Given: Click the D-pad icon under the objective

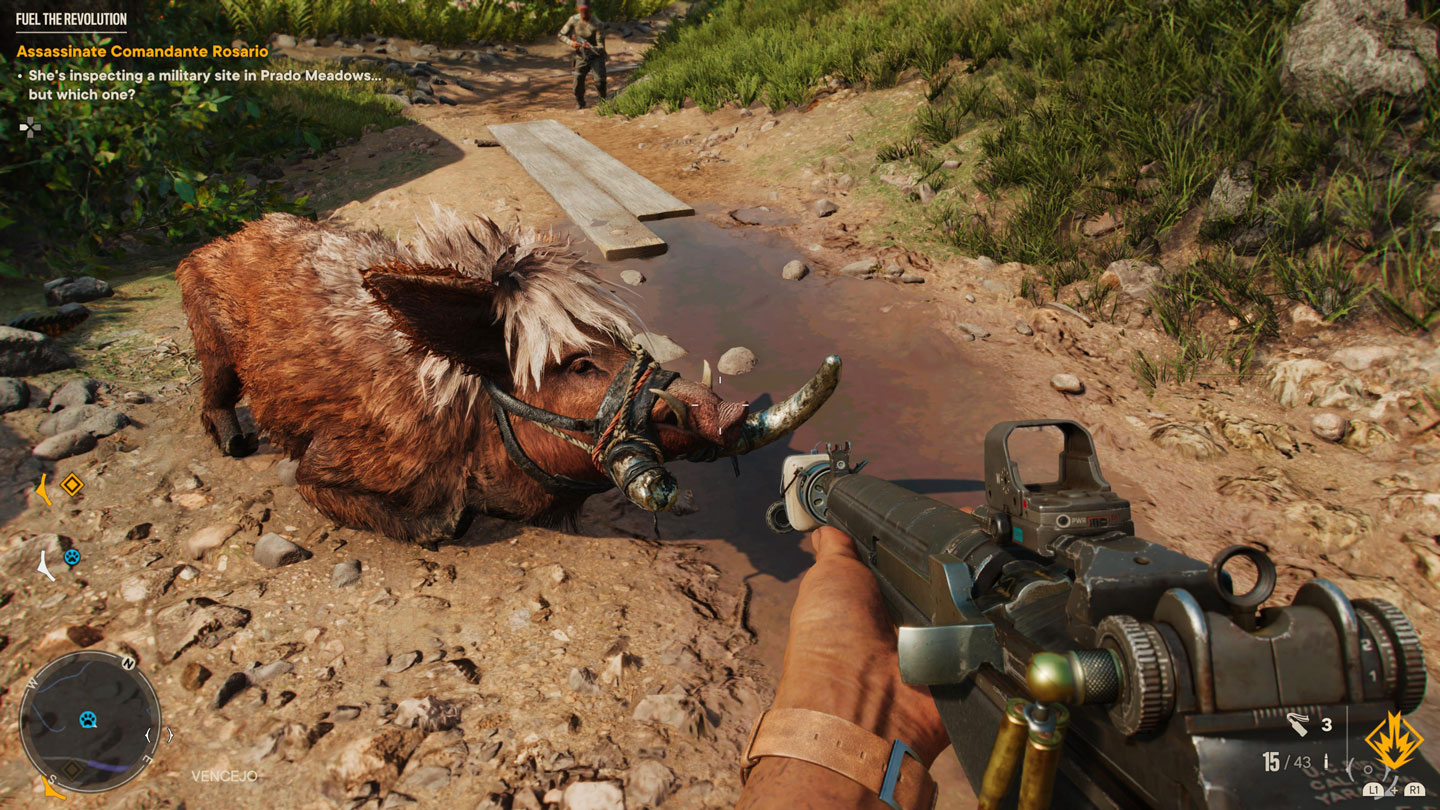Looking at the screenshot, I should coord(31,126).
